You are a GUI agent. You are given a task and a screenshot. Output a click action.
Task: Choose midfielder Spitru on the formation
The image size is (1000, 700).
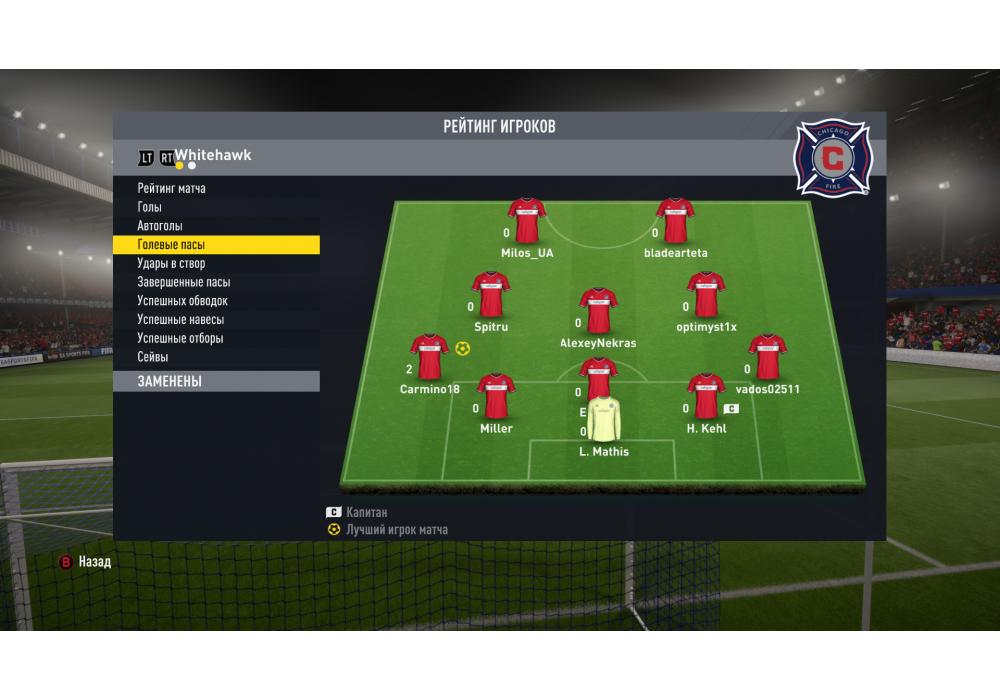click(491, 296)
